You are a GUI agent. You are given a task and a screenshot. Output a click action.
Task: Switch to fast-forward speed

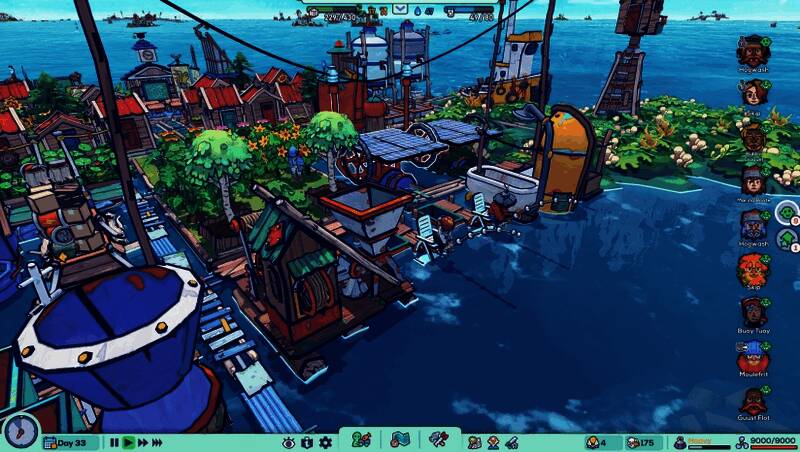coord(144,442)
